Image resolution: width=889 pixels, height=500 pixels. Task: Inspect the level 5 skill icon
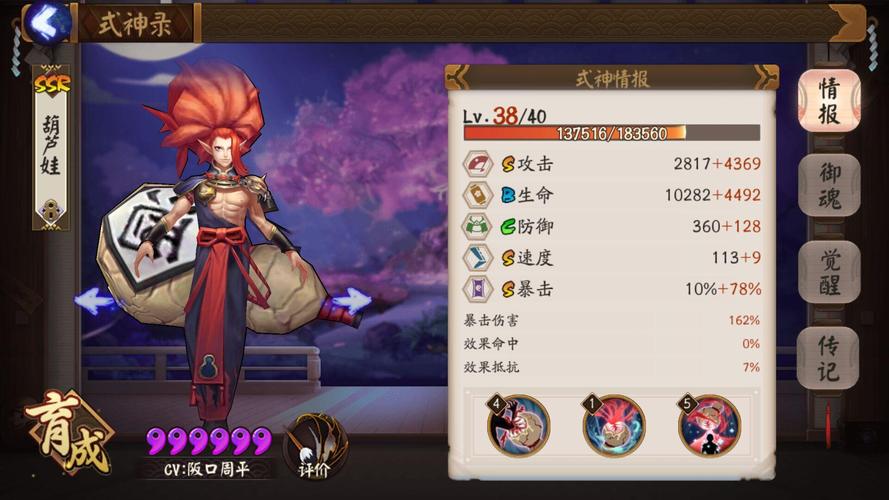tap(709, 425)
